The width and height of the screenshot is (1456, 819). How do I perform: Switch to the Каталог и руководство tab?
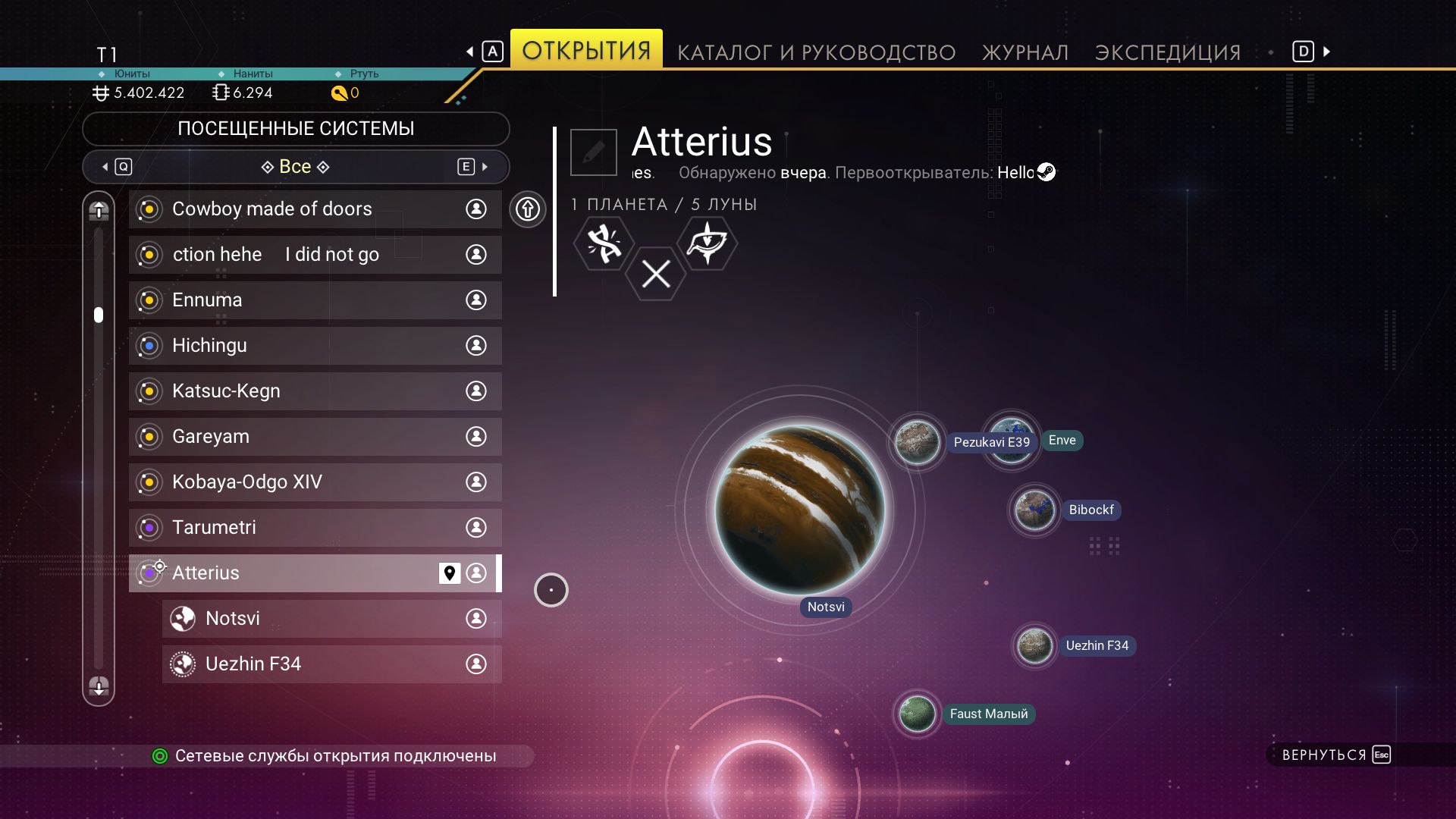click(816, 52)
